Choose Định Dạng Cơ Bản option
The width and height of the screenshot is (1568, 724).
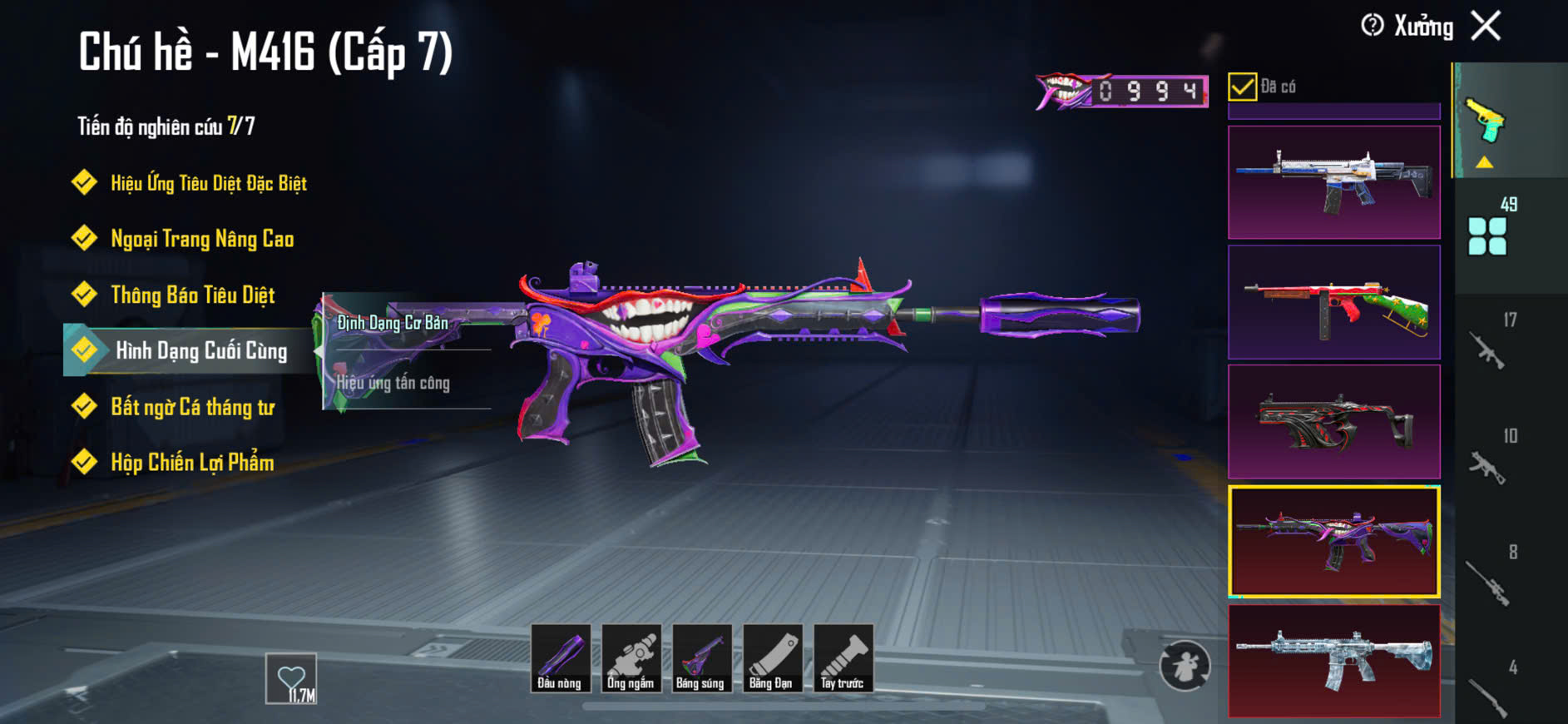click(x=393, y=323)
